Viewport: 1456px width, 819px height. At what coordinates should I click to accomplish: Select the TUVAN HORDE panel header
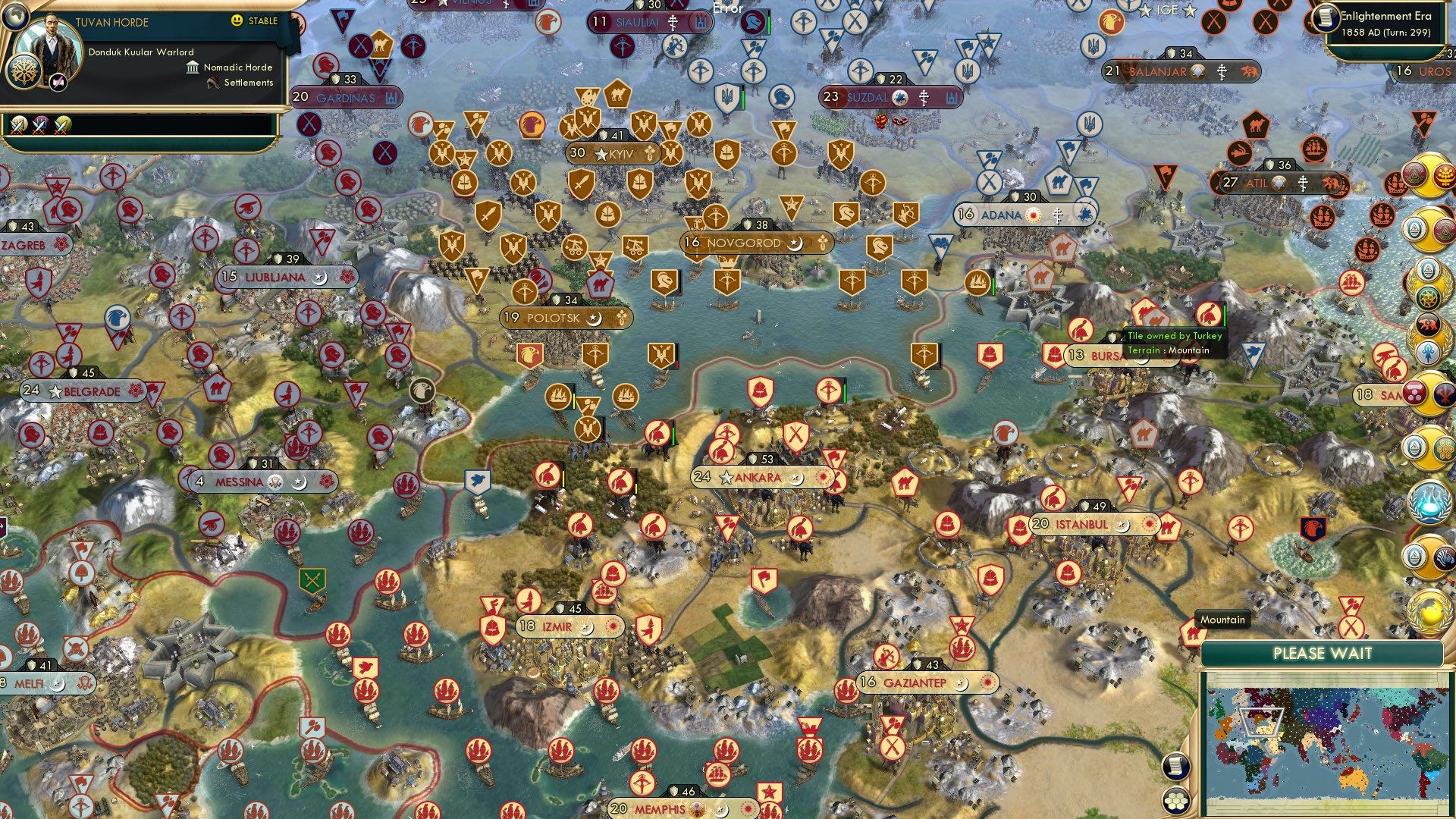click(112, 21)
